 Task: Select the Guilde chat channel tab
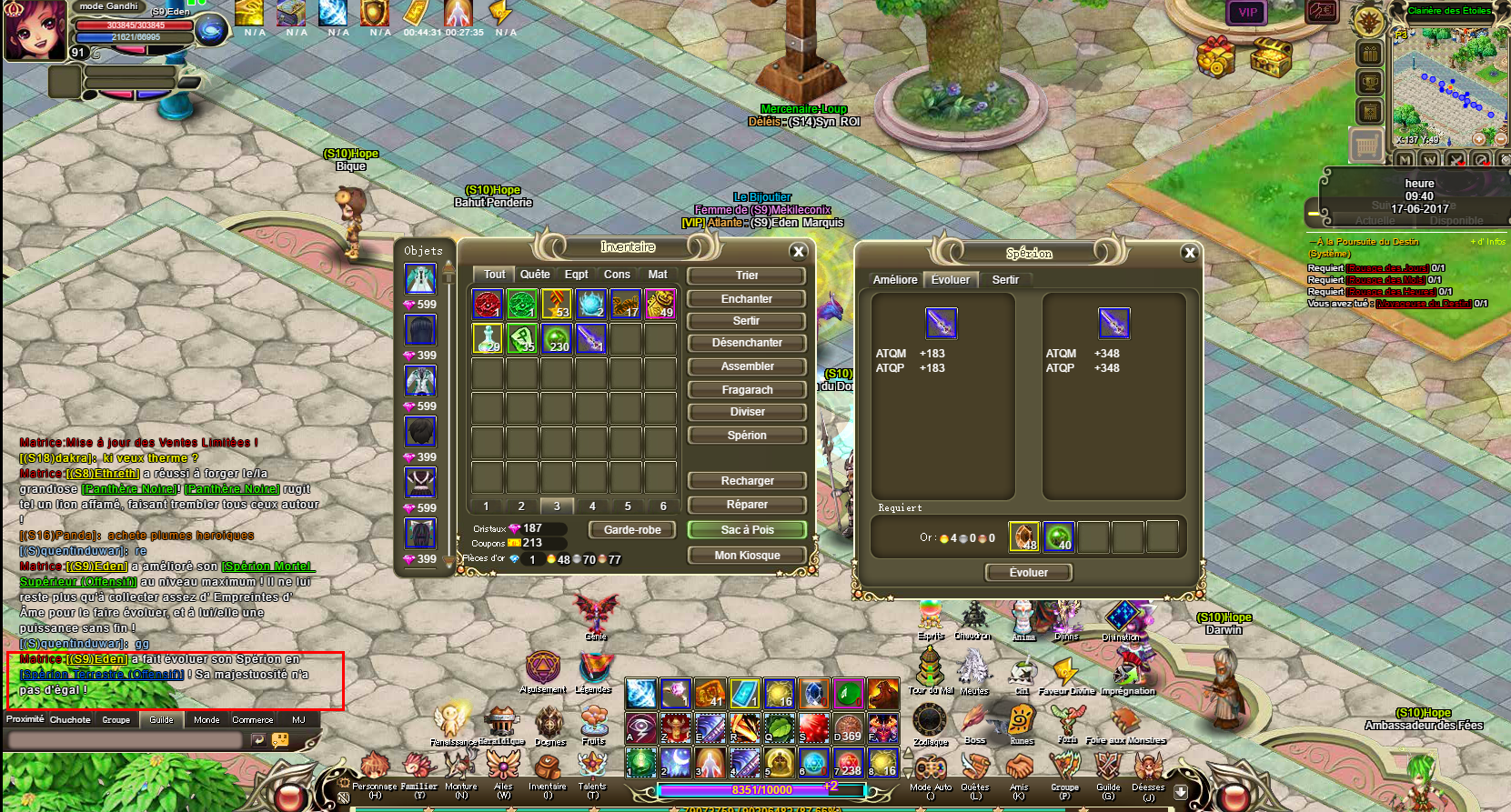click(x=161, y=719)
